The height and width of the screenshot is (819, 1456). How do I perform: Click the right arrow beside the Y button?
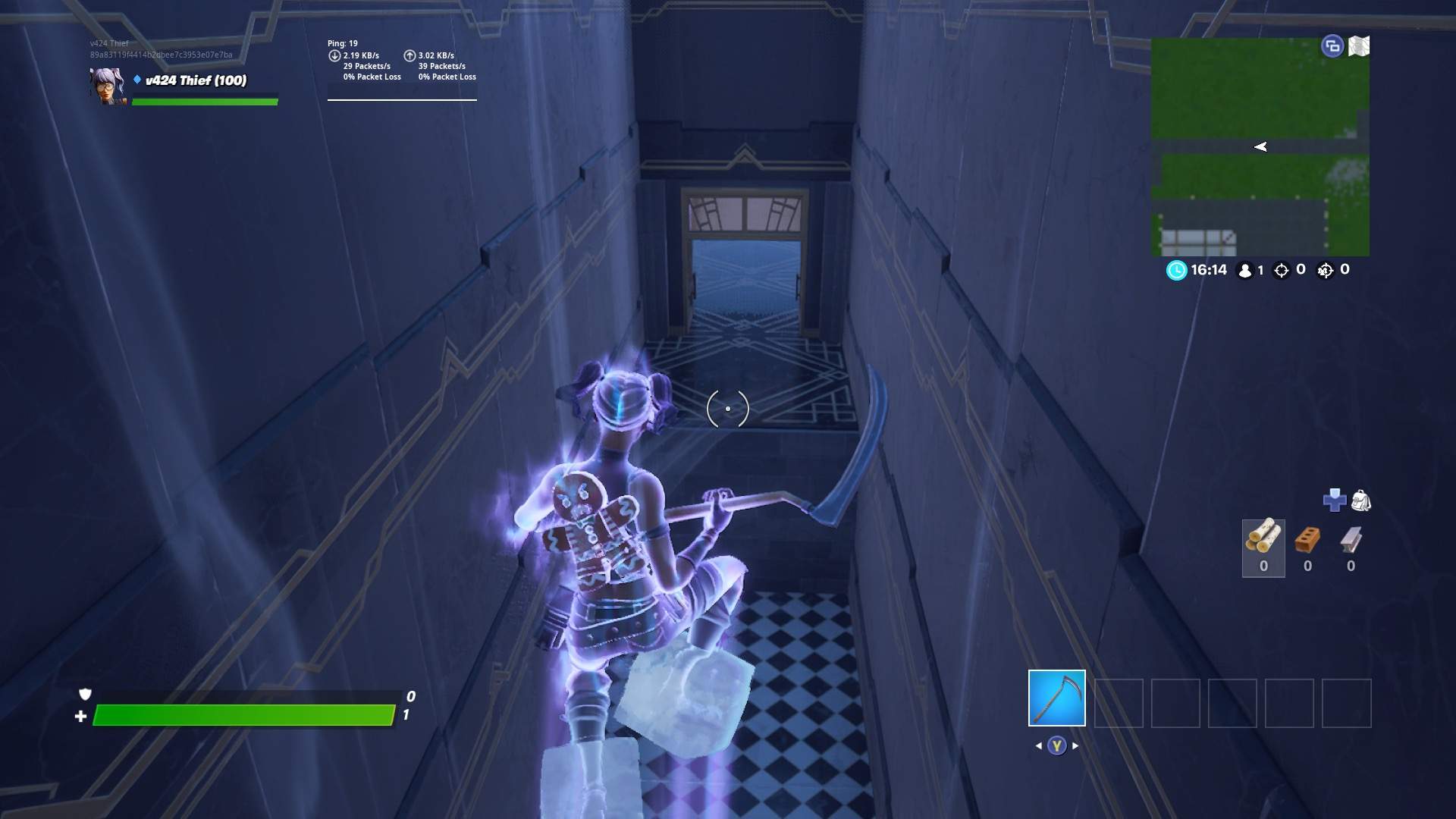tap(1076, 745)
